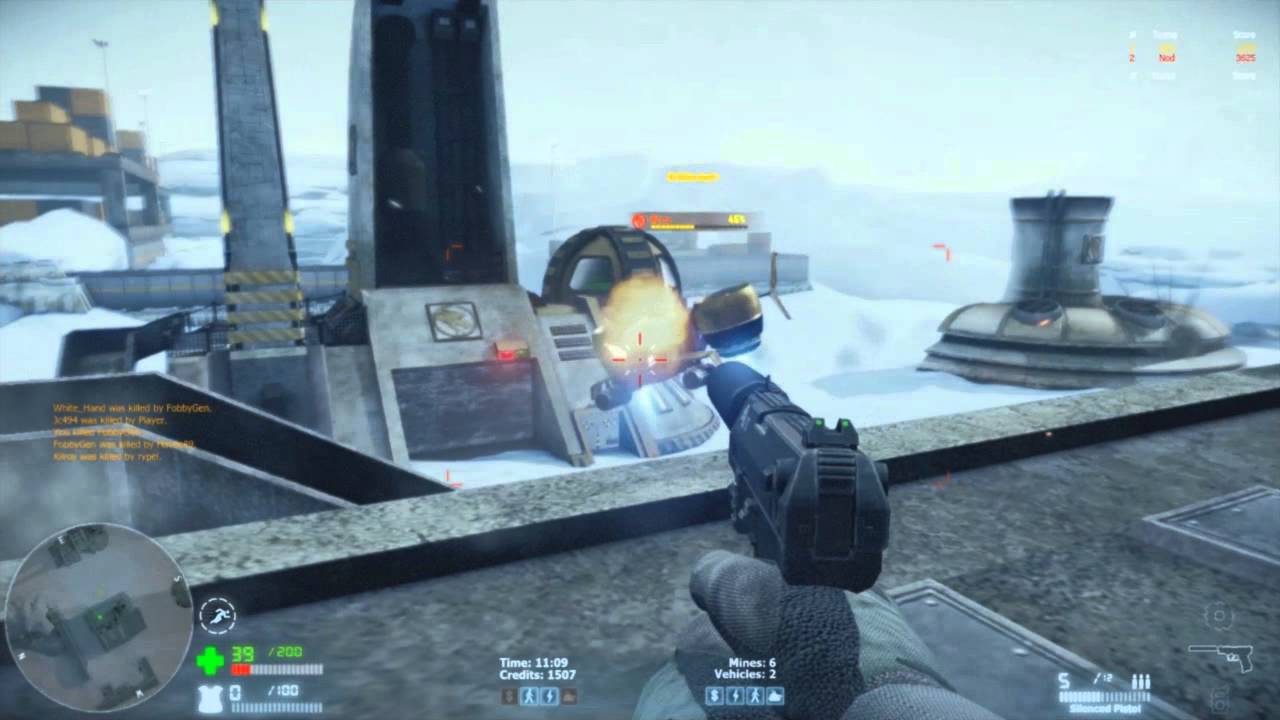Click the power lightning bolt icon
Image resolution: width=1280 pixels, height=720 pixels.
[x=737, y=697]
